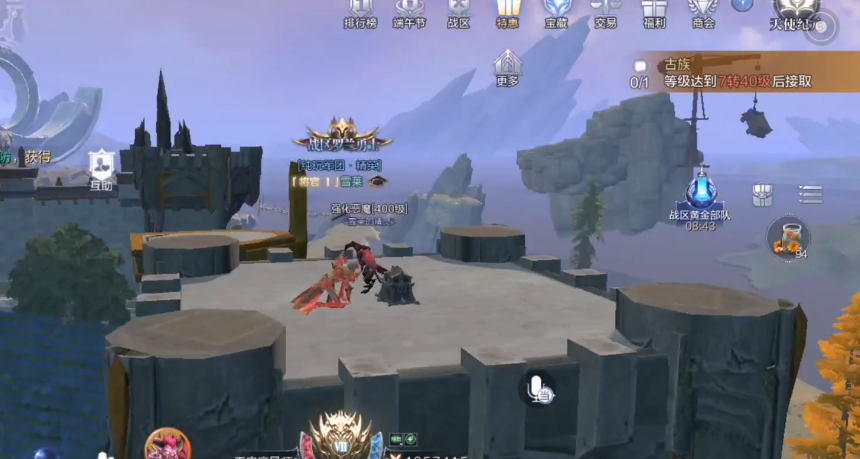Viewport: 860px width, 459px height.
Task: Expand the 更多 more options icon
Action: [508, 67]
